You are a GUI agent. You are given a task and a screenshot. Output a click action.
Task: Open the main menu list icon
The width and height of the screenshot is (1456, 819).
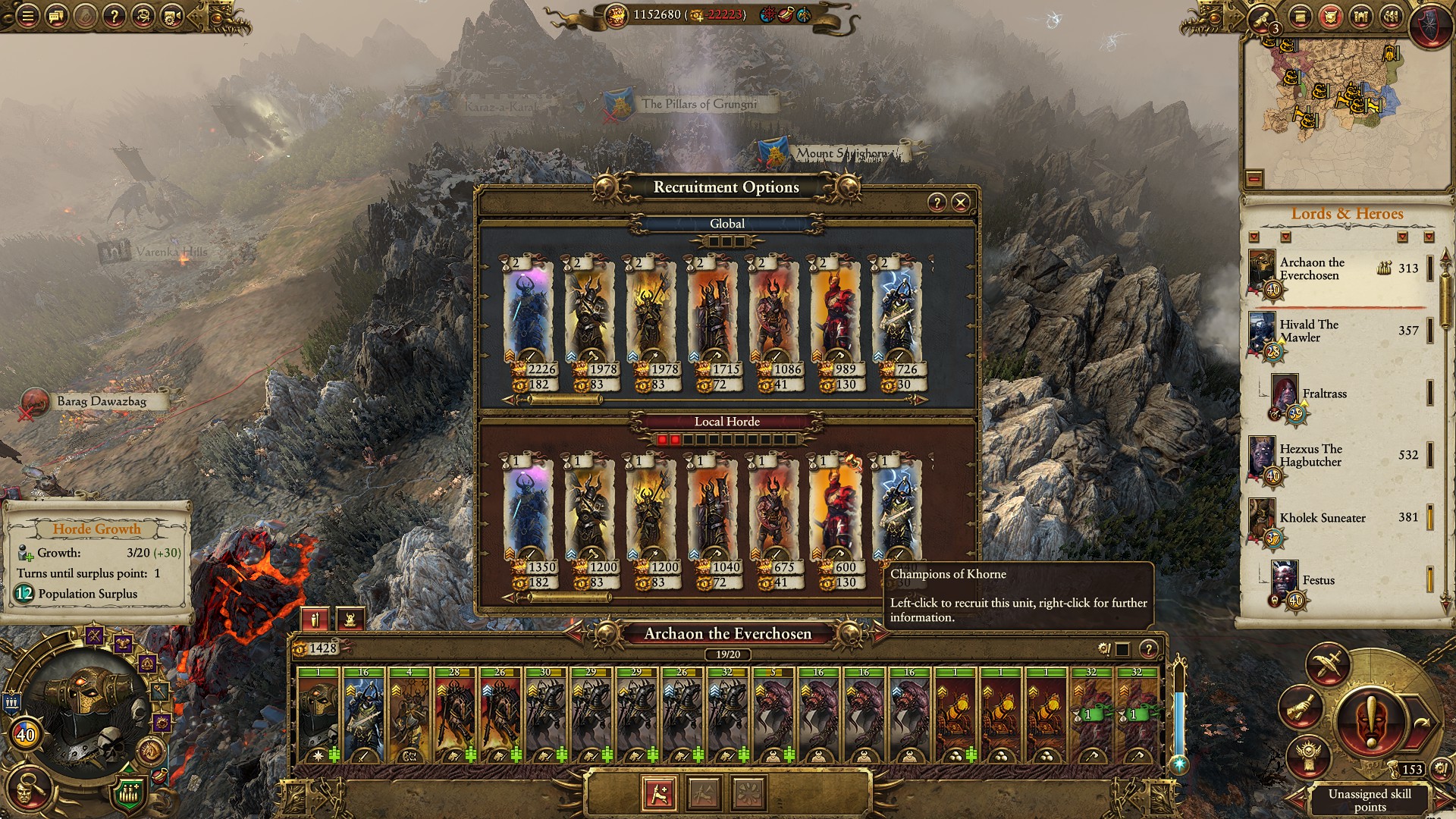tap(27, 15)
